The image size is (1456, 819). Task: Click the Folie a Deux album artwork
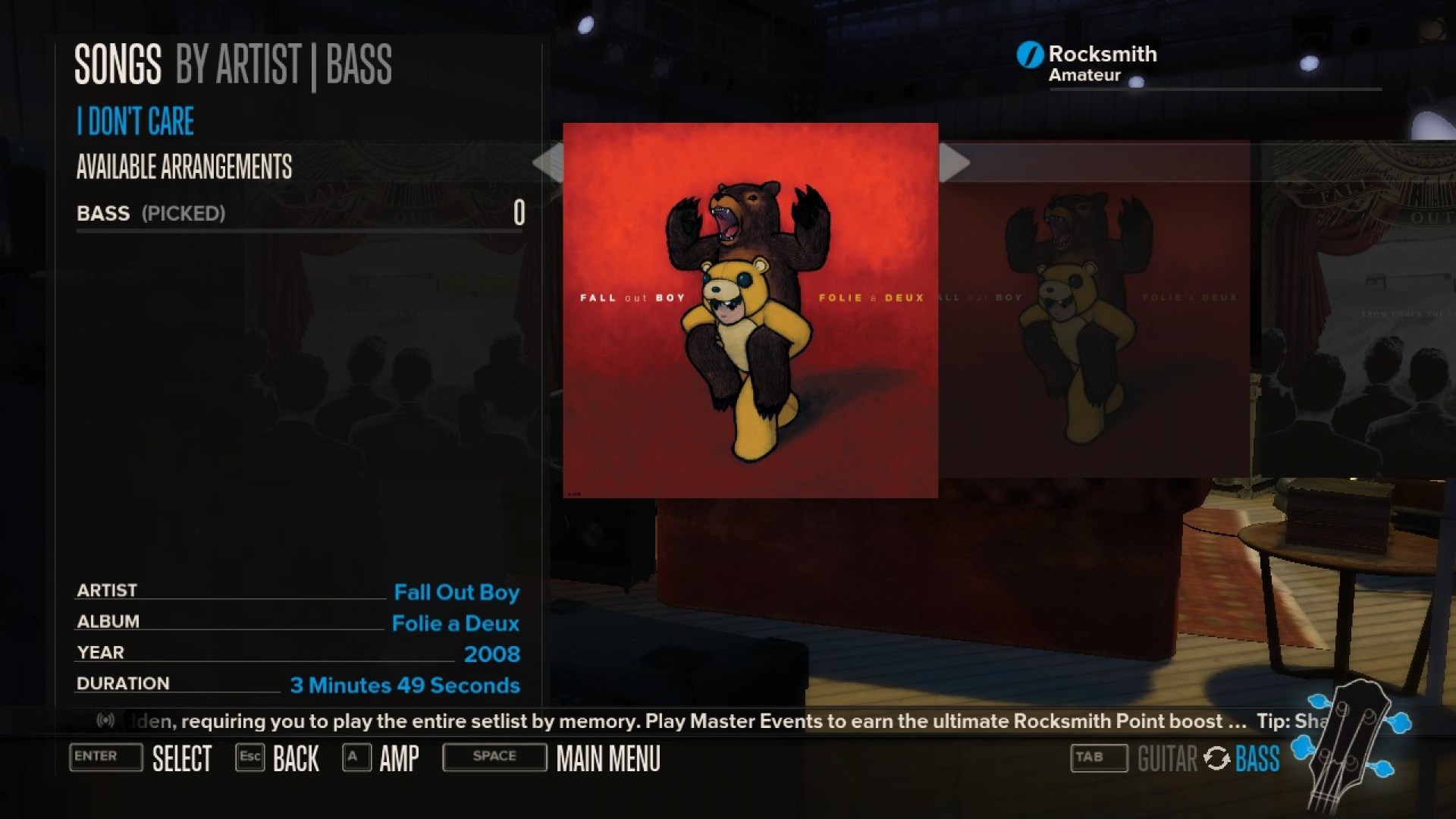tap(749, 311)
